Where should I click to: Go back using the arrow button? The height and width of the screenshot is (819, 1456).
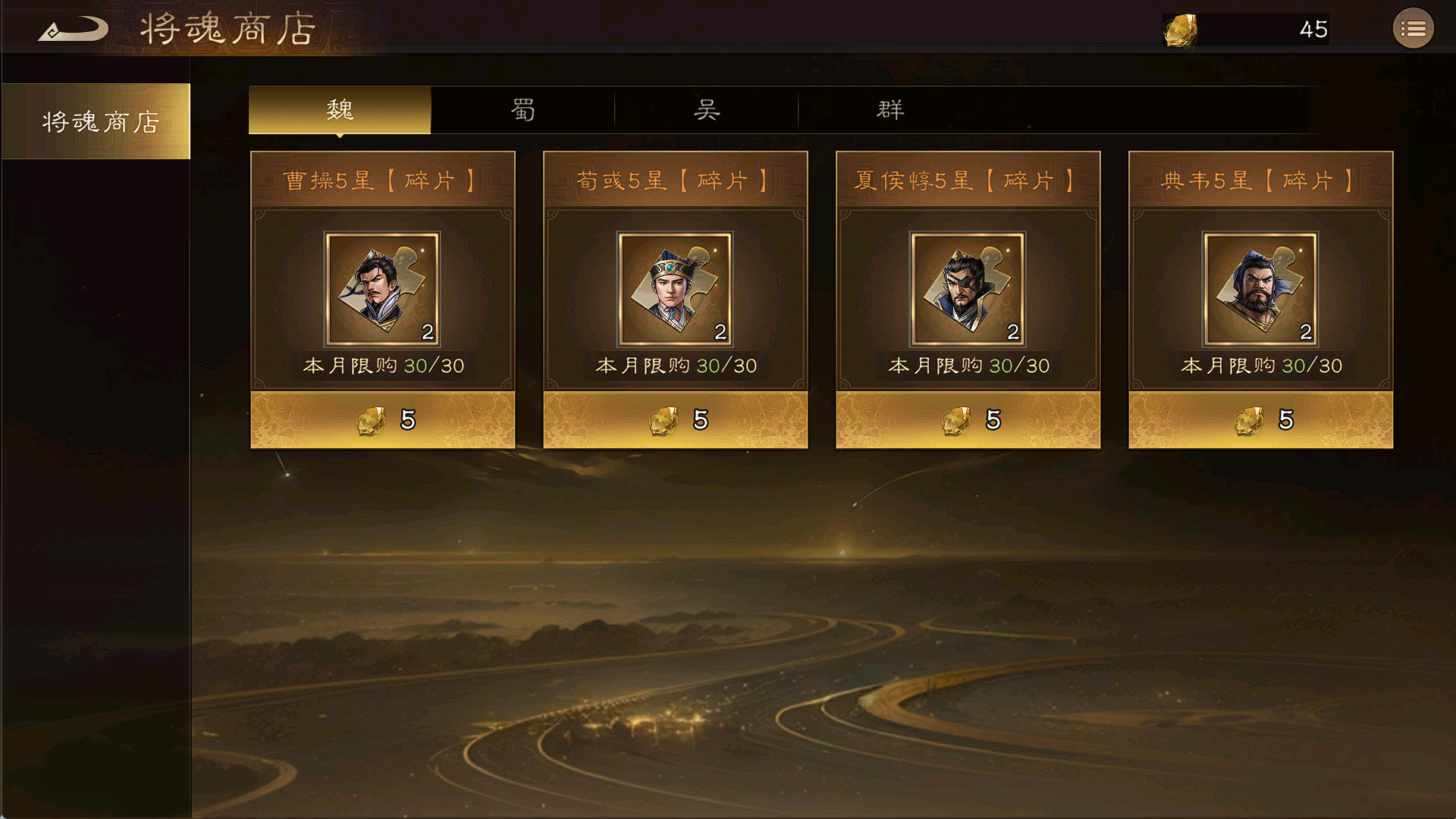pos(73,30)
